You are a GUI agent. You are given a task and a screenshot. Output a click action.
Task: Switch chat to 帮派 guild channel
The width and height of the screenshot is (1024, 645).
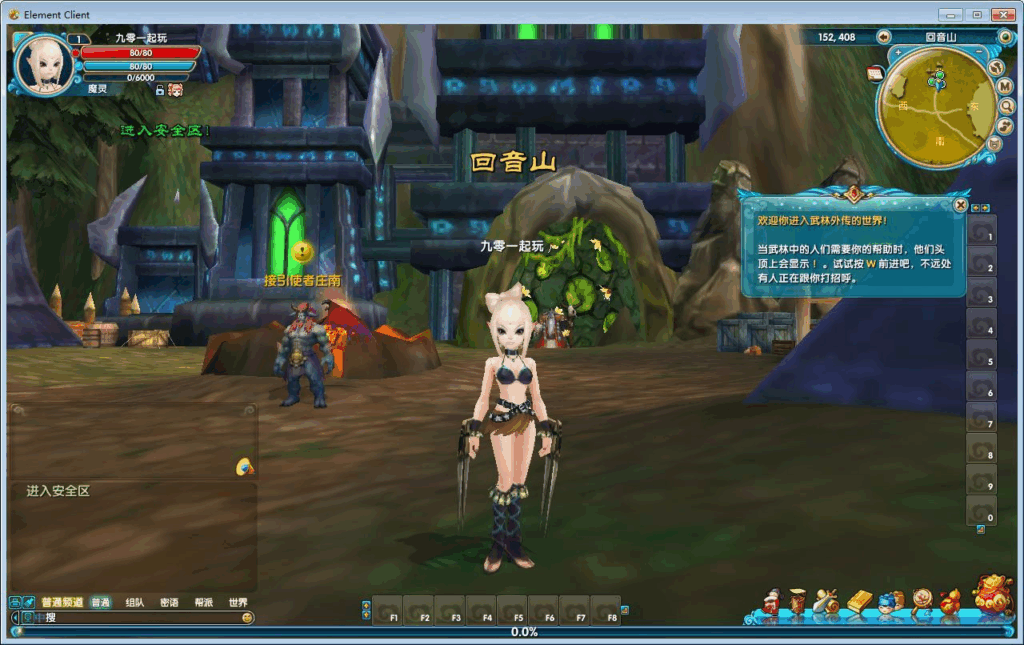point(204,603)
